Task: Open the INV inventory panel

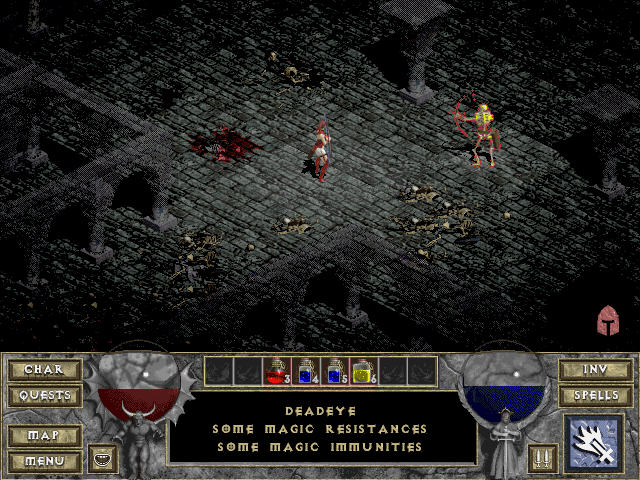Action: click(595, 369)
